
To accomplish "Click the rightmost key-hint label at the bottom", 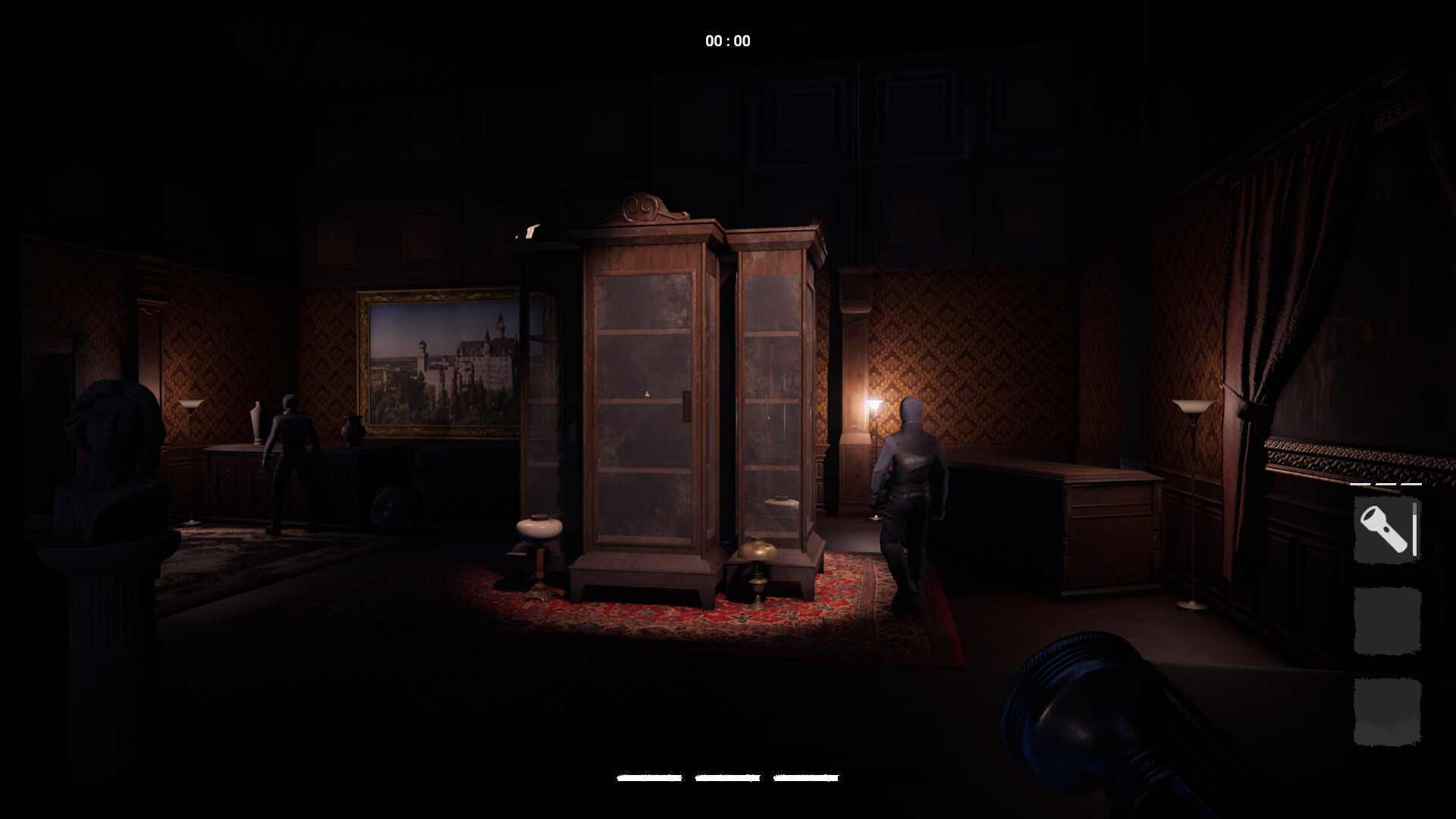I will coord(808,777).
